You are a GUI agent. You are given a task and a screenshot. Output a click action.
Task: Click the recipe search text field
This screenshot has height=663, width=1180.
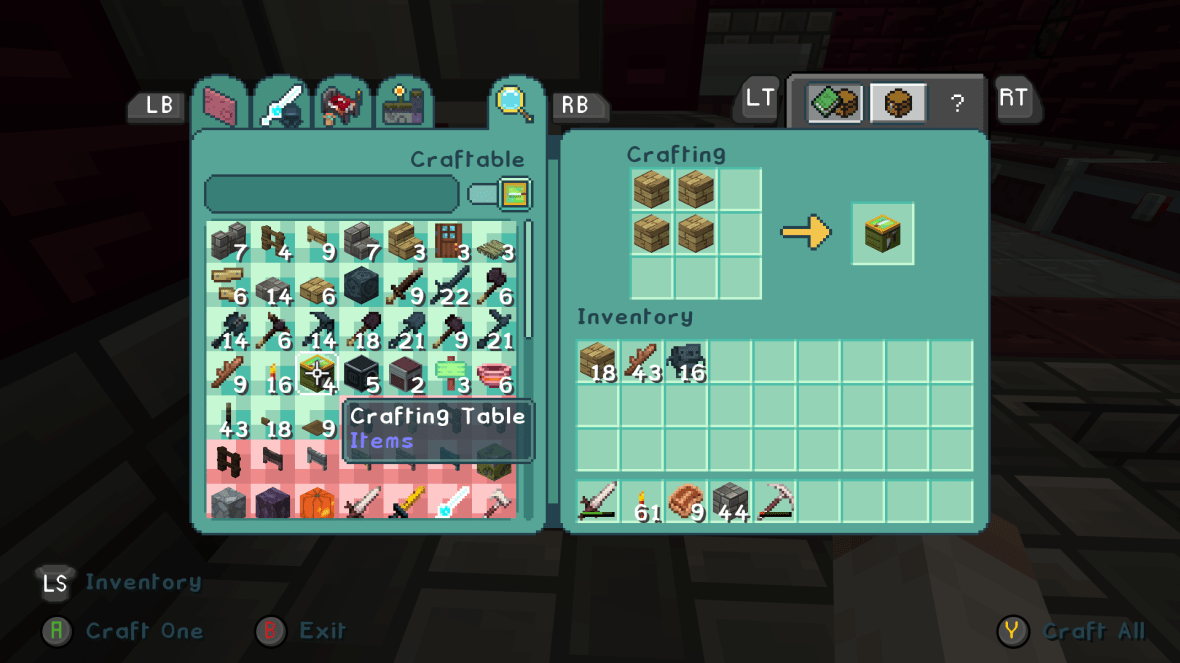pyautogui.click(x=331, y=194)
